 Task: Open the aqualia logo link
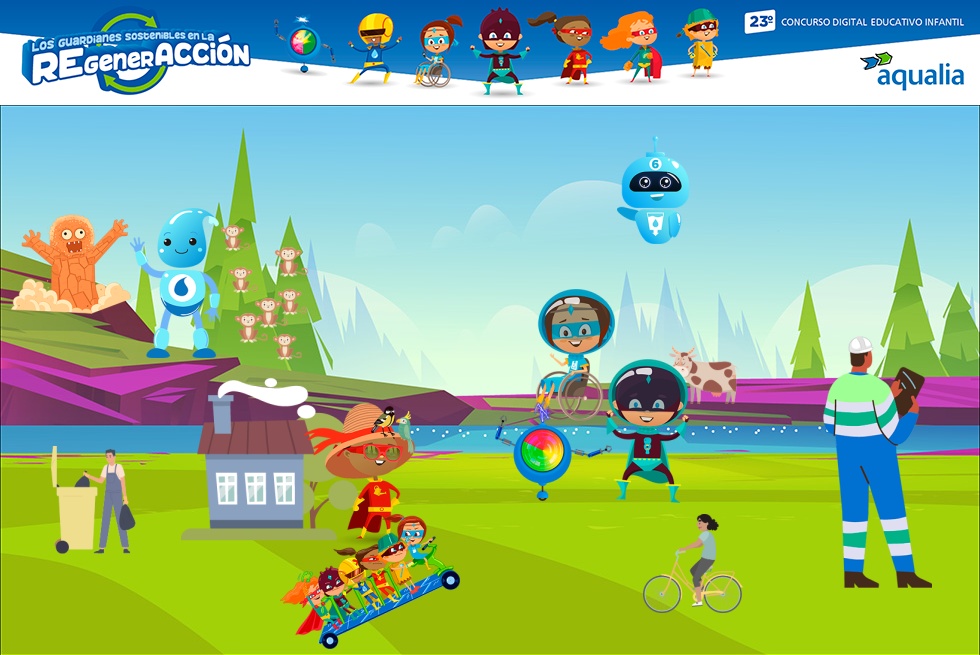pyautogui.click(x=912, y=70)
